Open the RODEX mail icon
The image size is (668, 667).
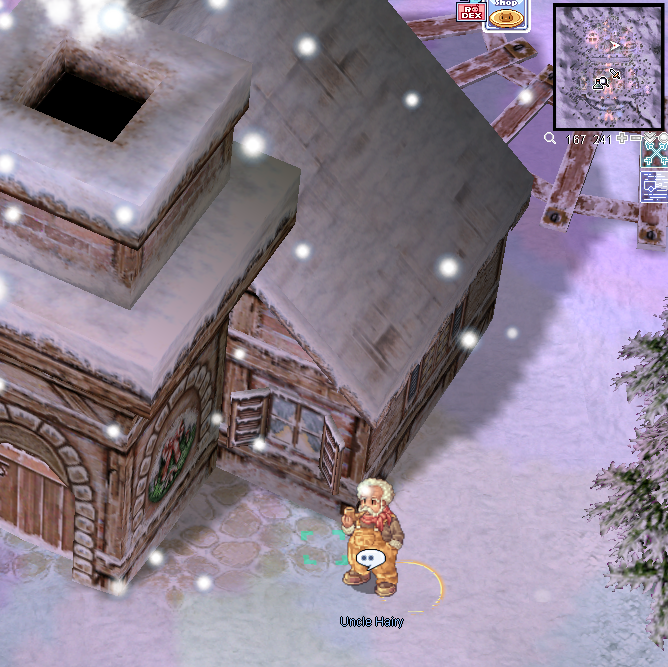point(469,12)
